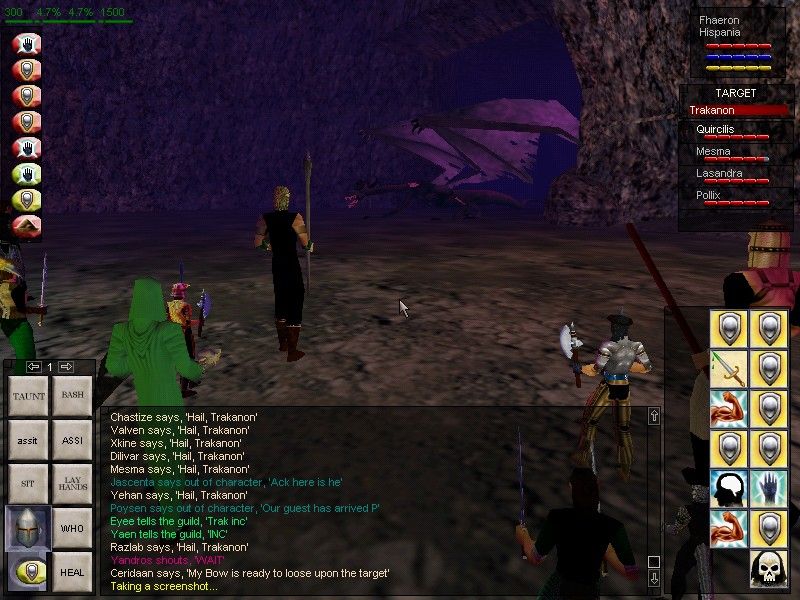
Task: Select the knight helmet hotbar icon
Action: (x=28, y=528)
